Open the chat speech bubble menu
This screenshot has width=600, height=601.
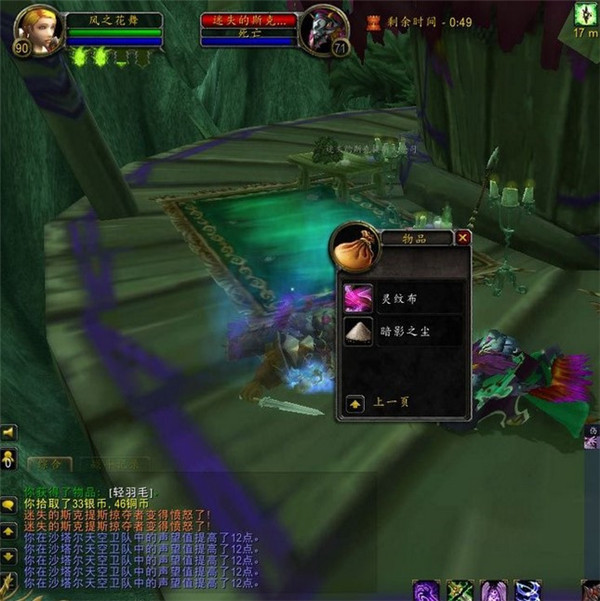pos(8,505)
